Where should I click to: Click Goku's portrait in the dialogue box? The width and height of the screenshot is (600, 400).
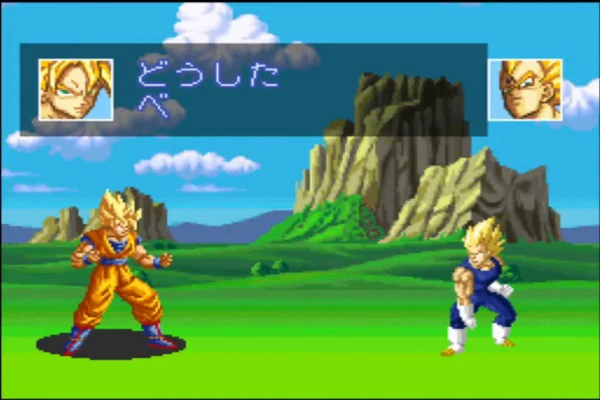tap(75, 89)
